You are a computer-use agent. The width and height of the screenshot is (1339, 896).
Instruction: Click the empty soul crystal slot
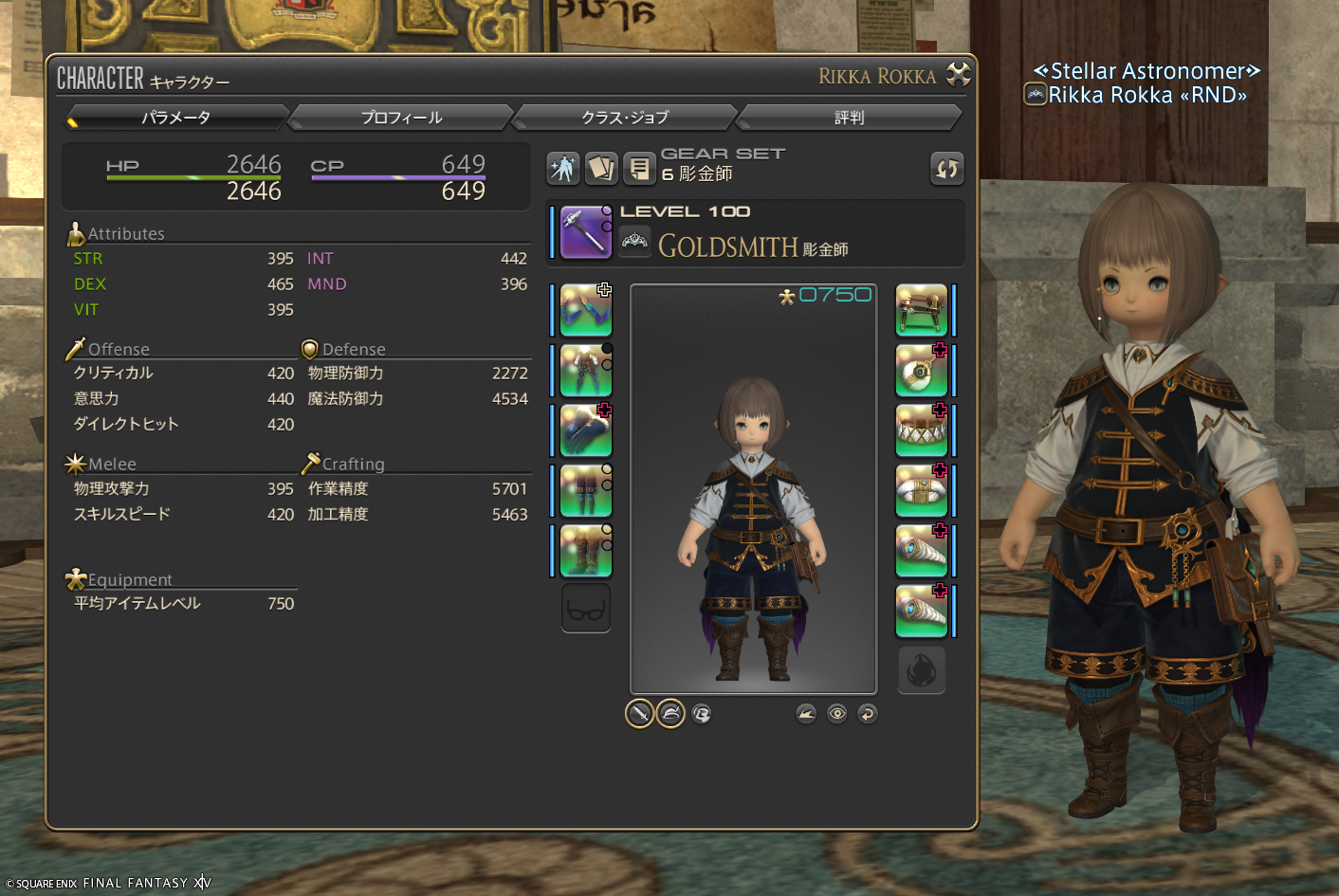[x=922, y=670]
